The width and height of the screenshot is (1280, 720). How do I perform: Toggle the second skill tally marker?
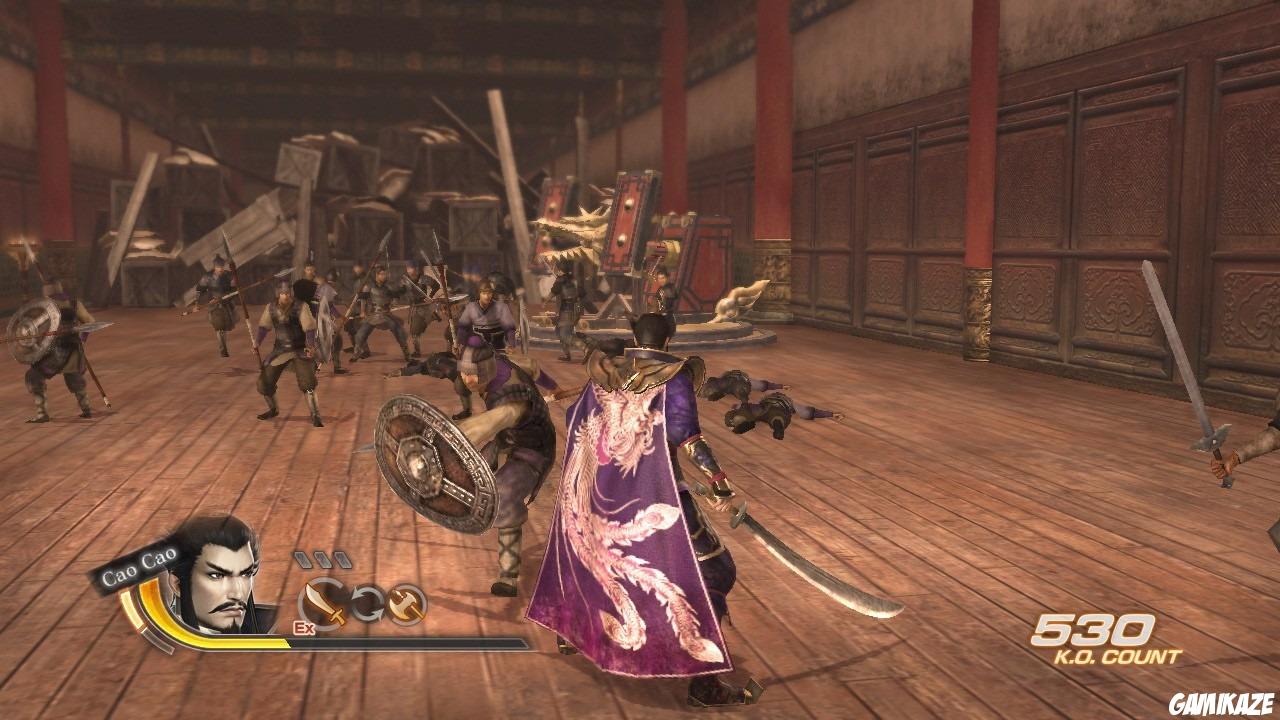tap(321, 558)
